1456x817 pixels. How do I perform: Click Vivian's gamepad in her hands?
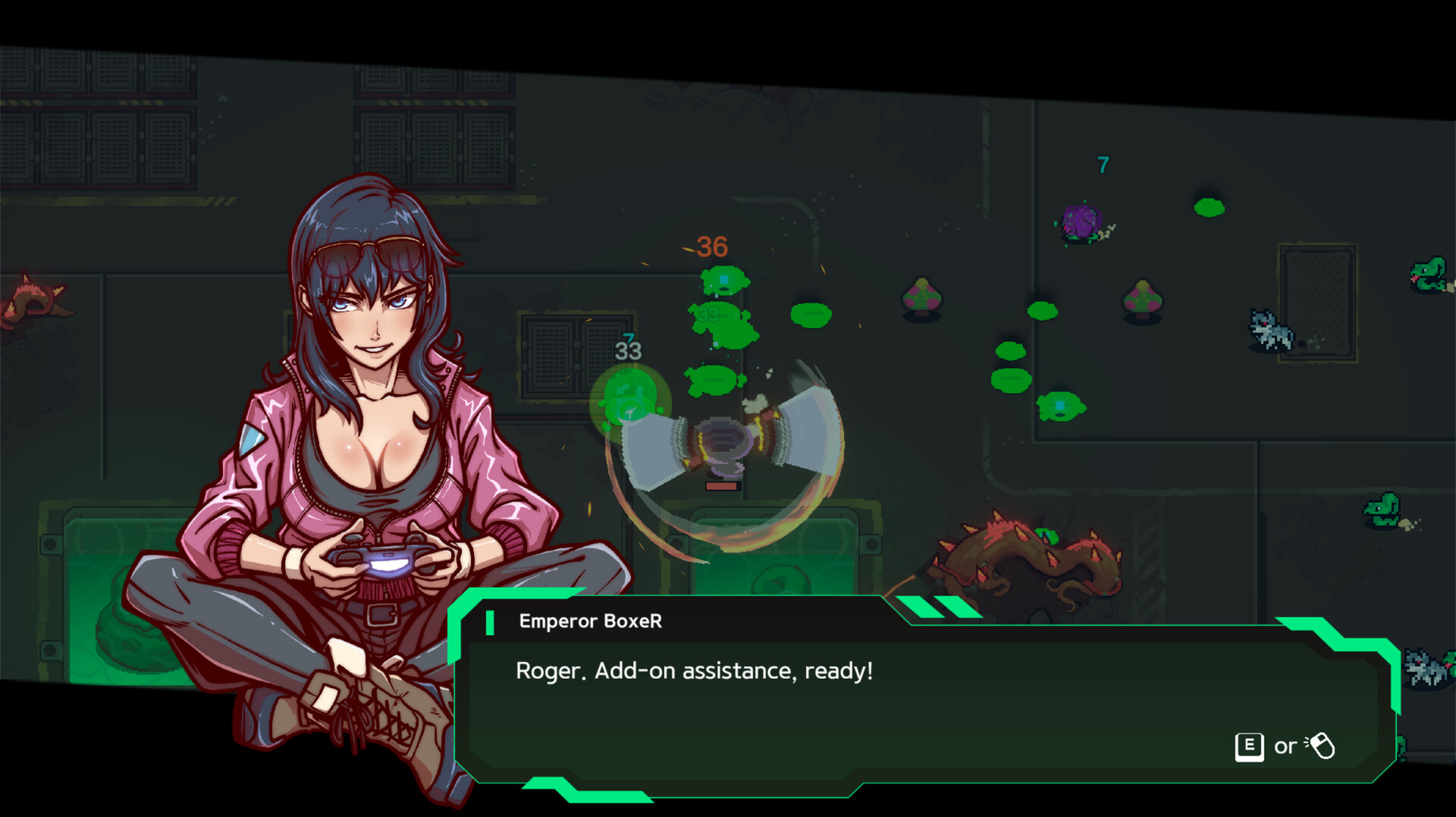click(388, 561)
